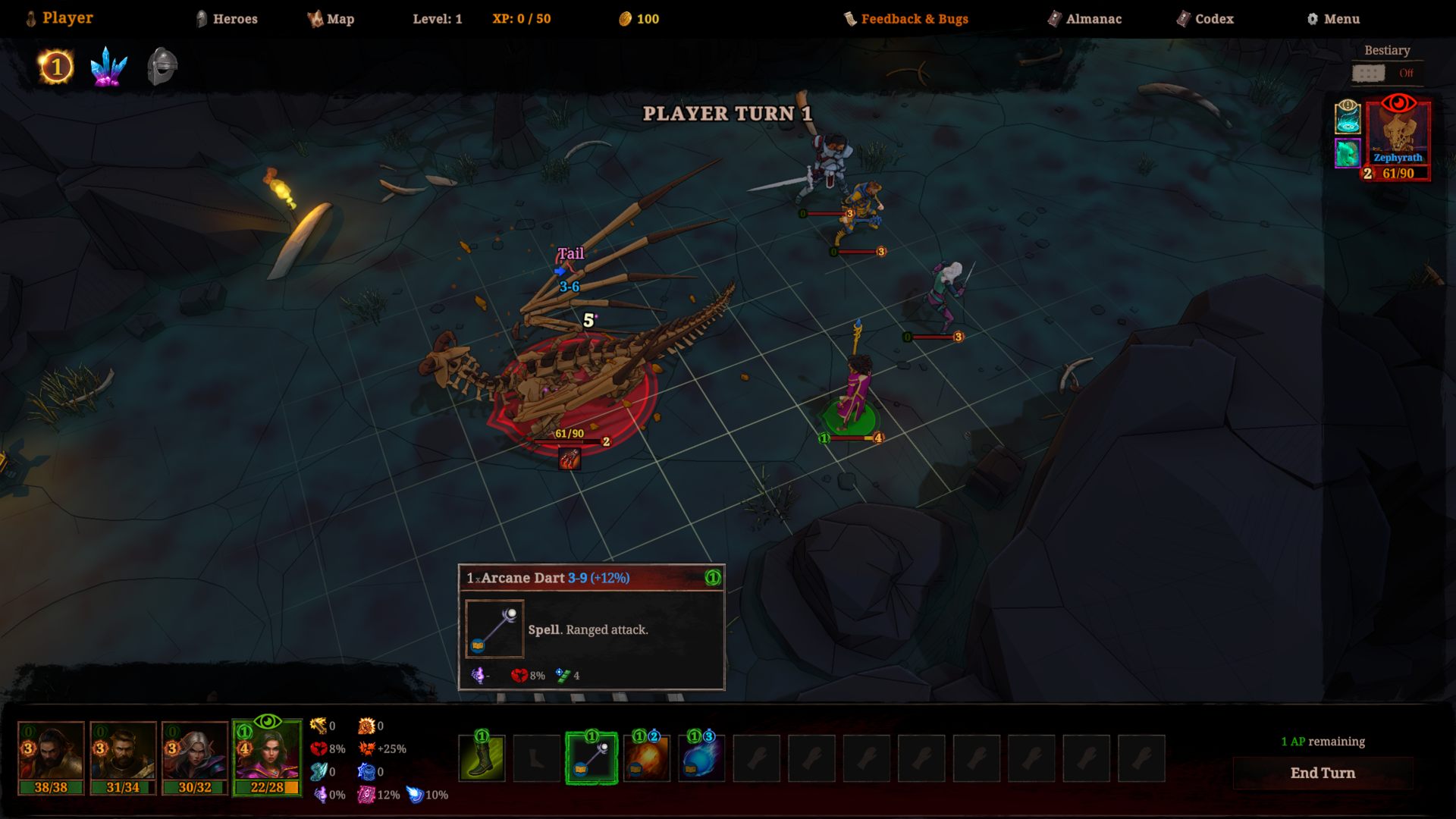Inspect the green beast enemy ability icon

1347,153
